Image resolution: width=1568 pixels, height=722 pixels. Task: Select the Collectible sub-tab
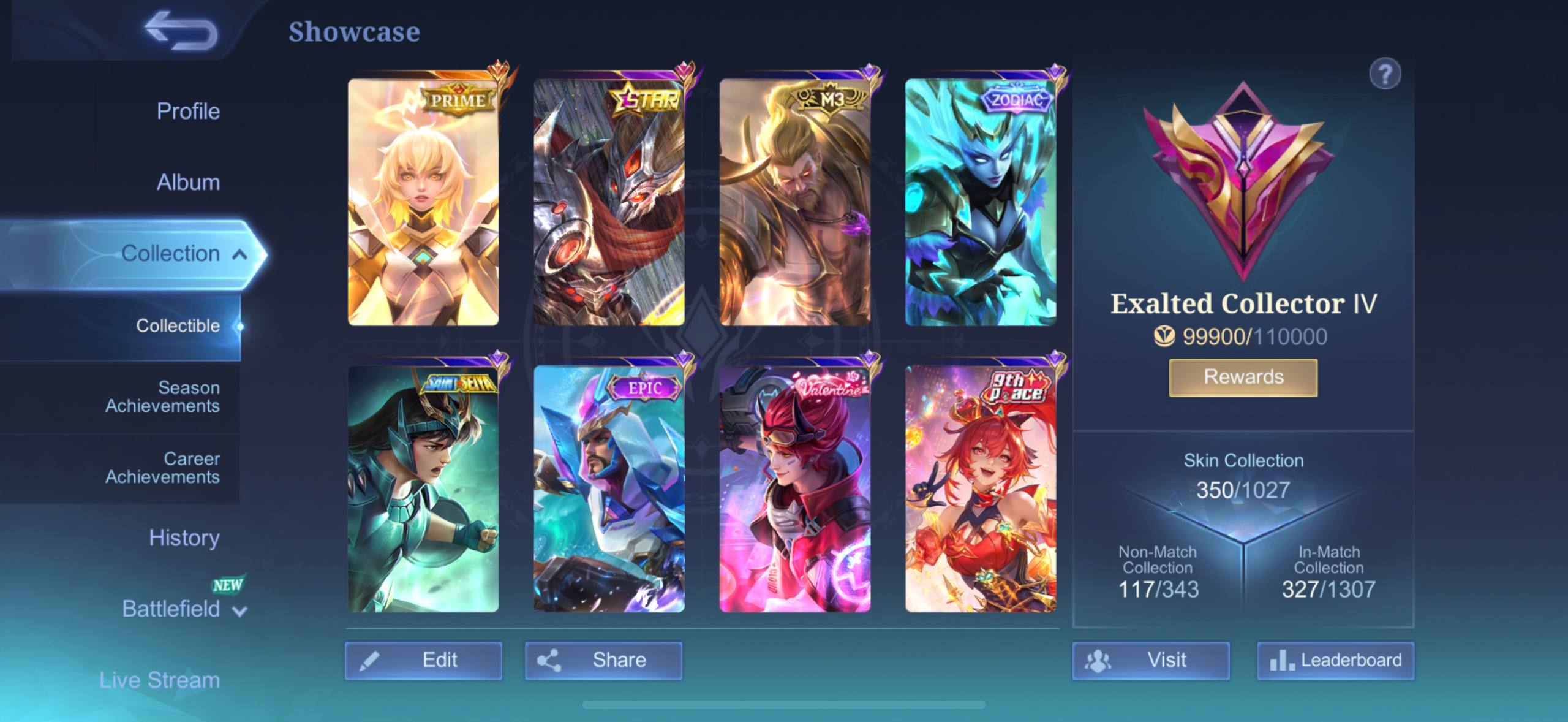pos(178,325)
